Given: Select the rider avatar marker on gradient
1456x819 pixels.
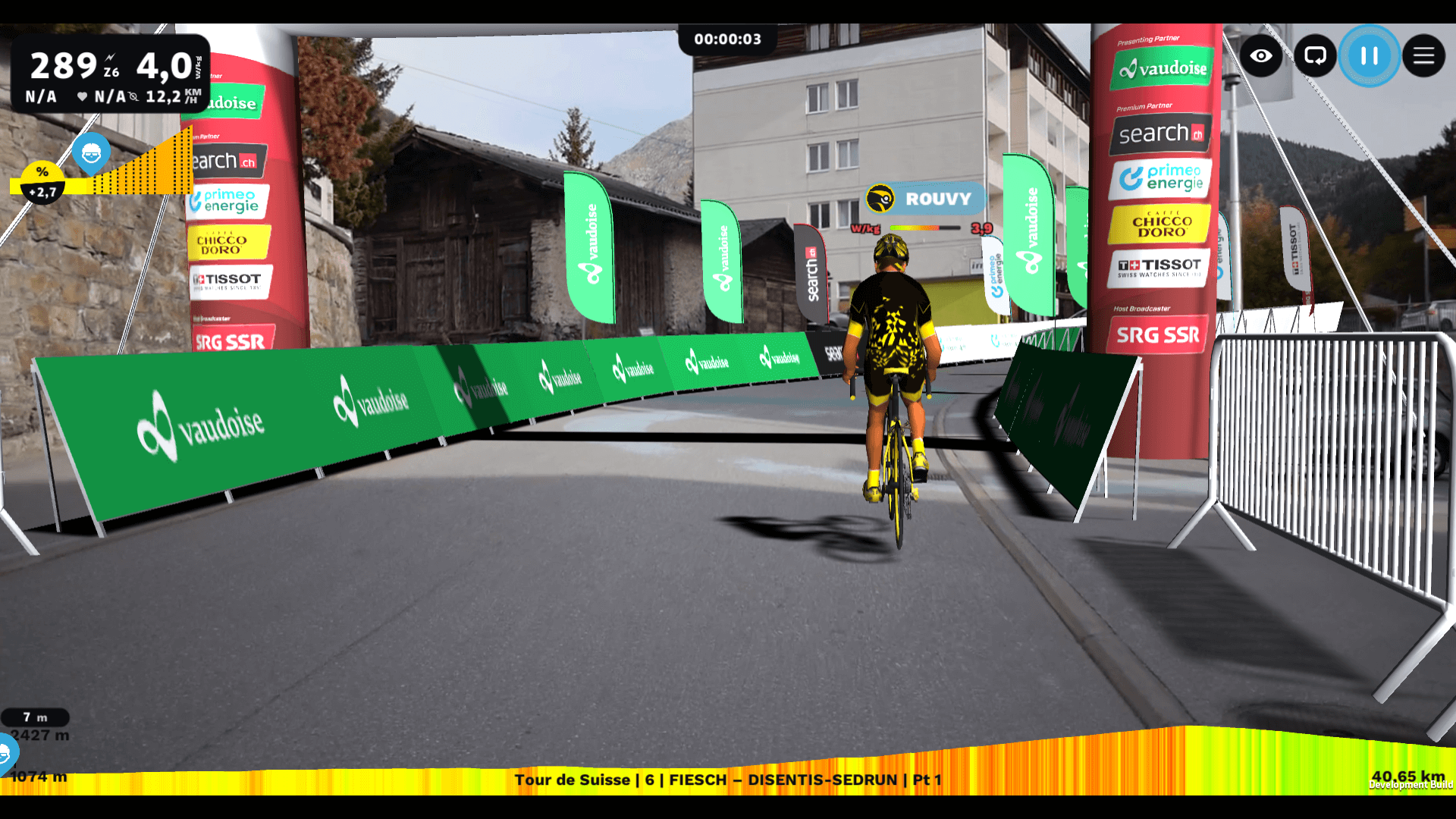Looking at the screenshot, I should click(91, 154).
